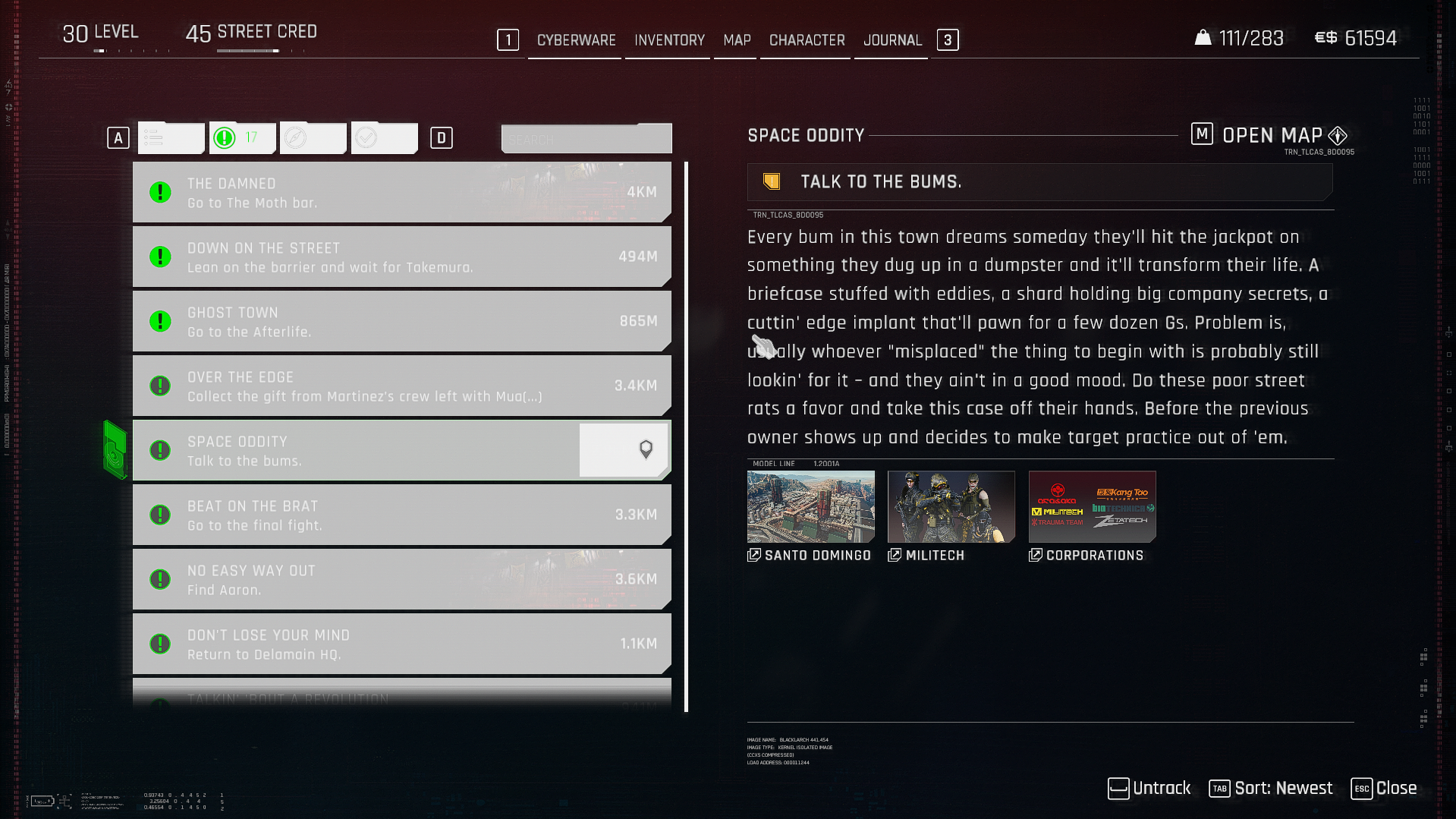The width and height of the screenshot is (1456, 819).
Task: Open the Cyberware tab
Action: pos(576,40)
